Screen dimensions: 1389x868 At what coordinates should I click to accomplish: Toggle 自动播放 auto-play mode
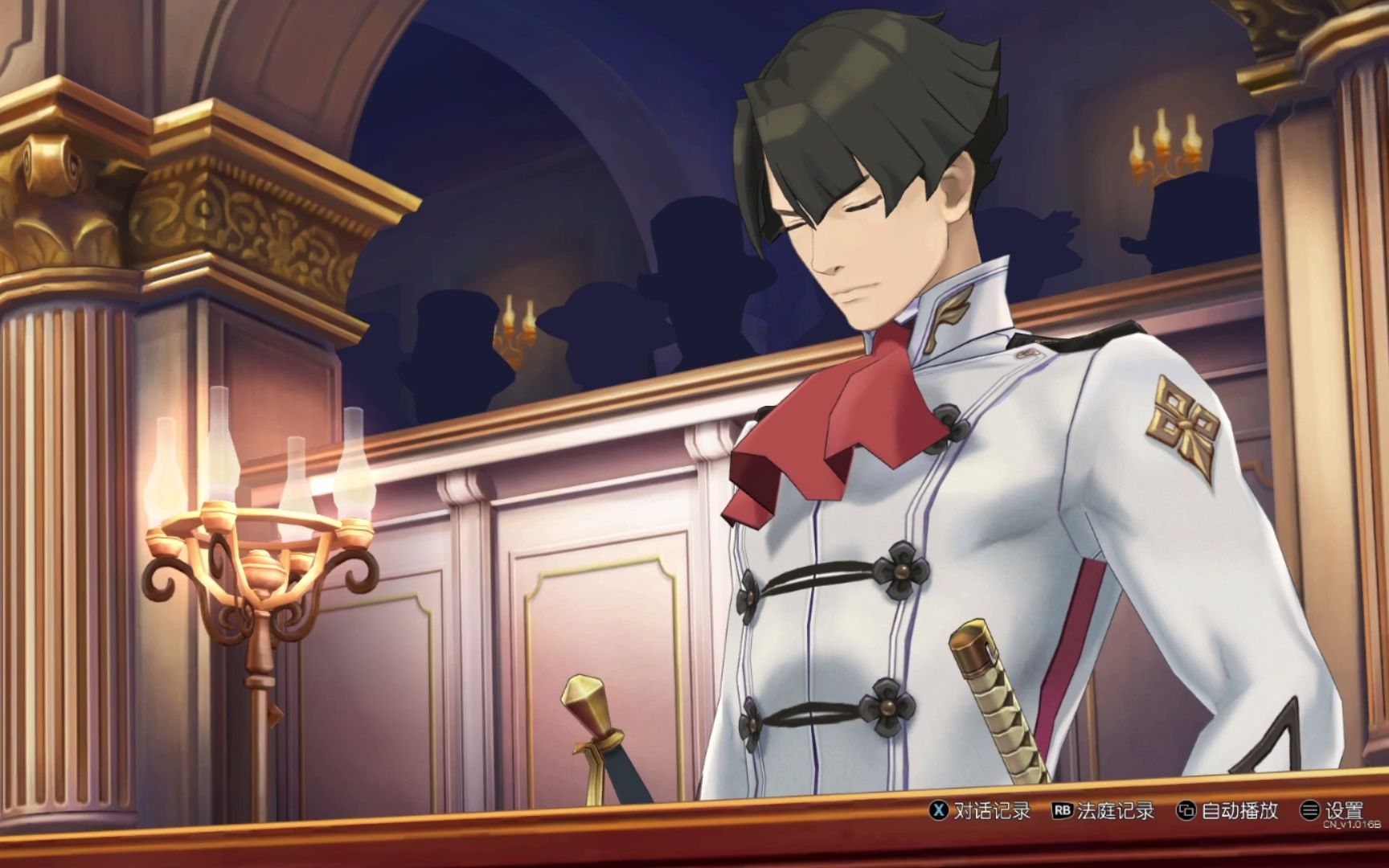(1227, 810)
